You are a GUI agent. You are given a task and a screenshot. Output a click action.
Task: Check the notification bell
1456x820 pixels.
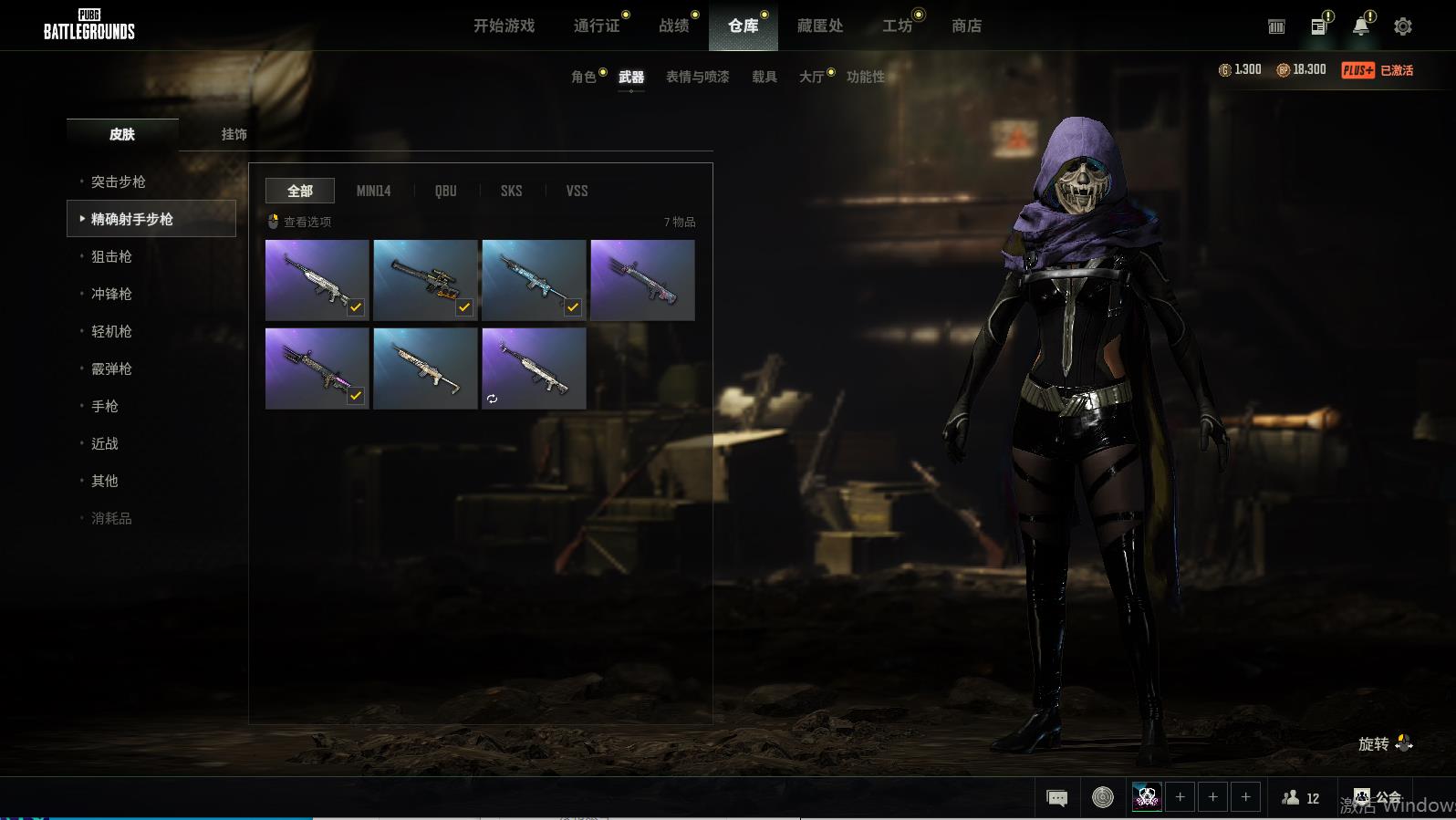(1360, 26)
